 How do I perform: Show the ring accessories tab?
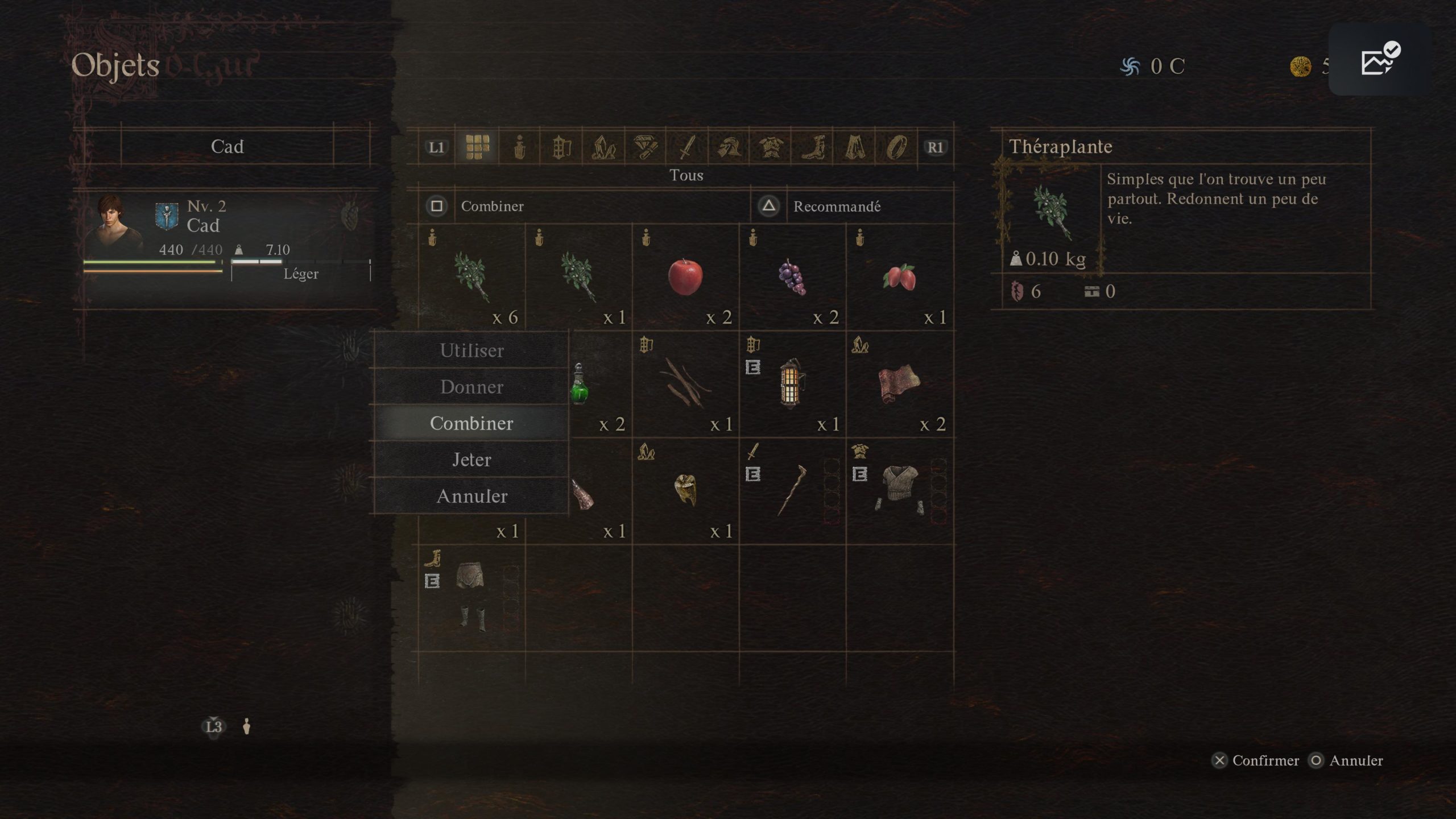pyautogui.click(x=896, y=147)
